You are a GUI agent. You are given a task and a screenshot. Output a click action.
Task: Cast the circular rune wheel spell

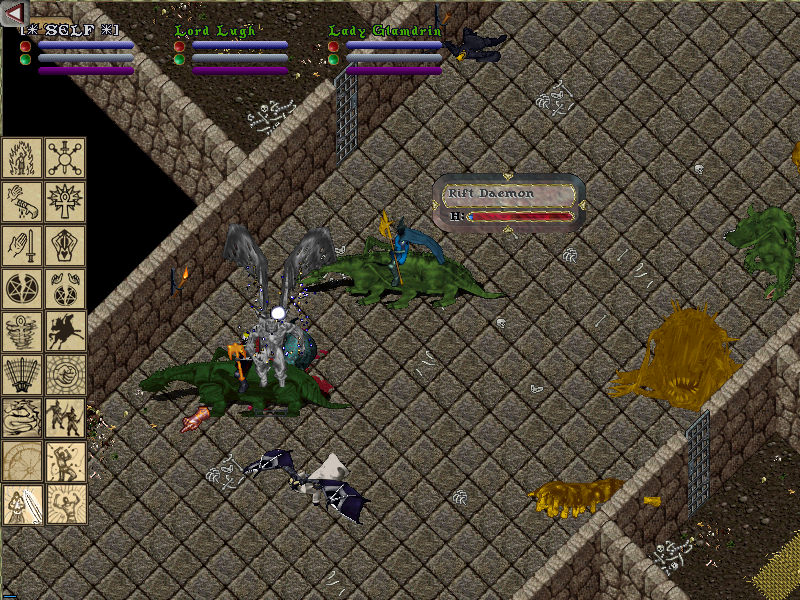click(66, 157)
